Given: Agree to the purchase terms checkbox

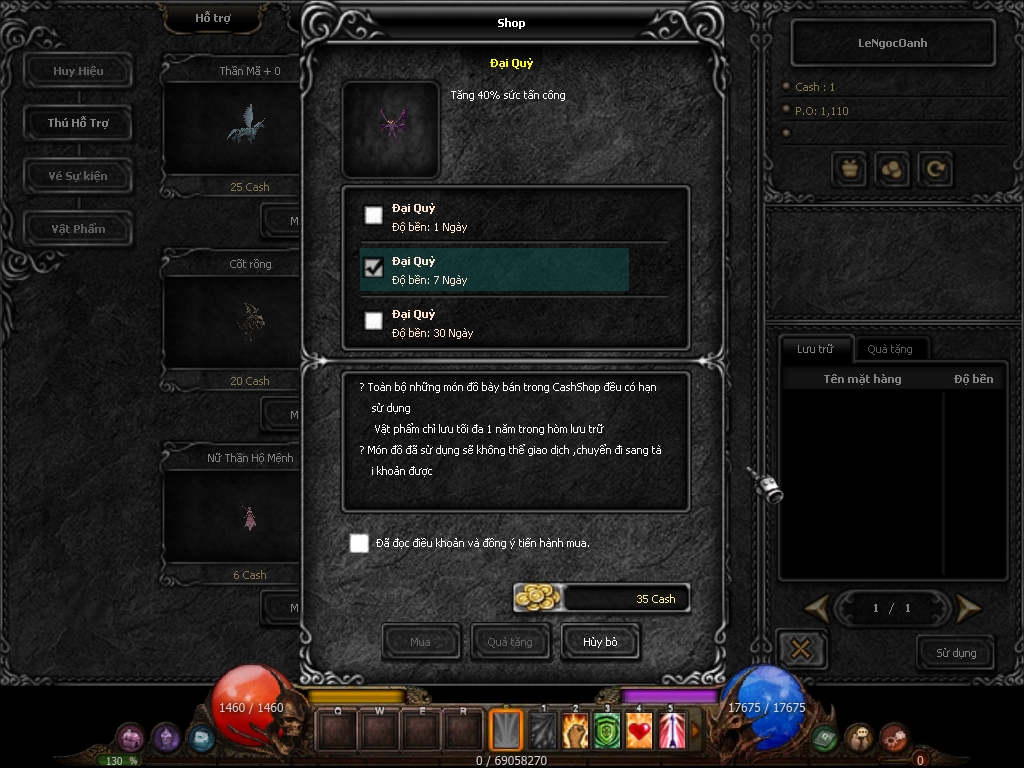Looking at the screenshot, I should tap(359, 543).
